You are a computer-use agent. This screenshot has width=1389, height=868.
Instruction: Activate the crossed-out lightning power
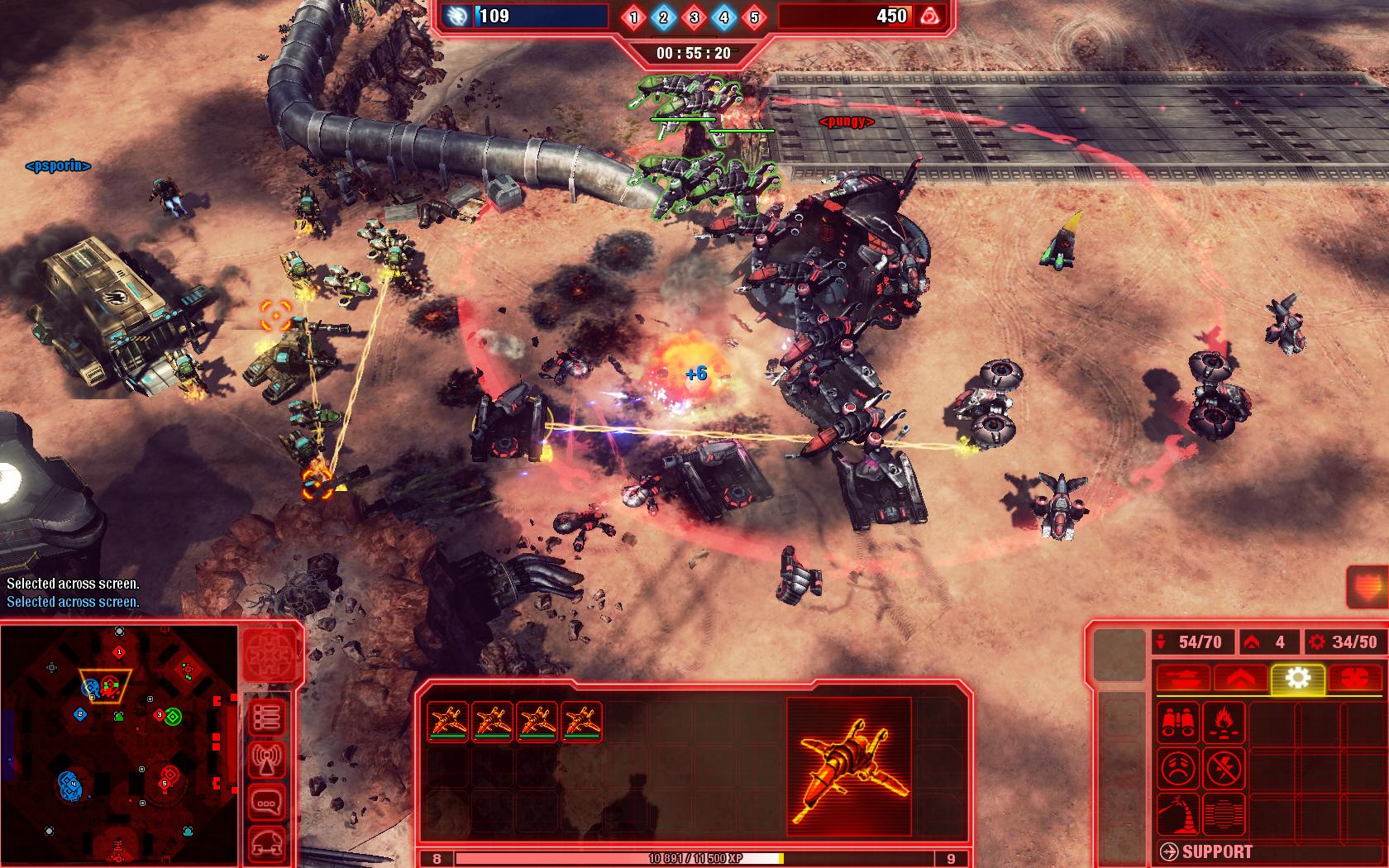1224,768
